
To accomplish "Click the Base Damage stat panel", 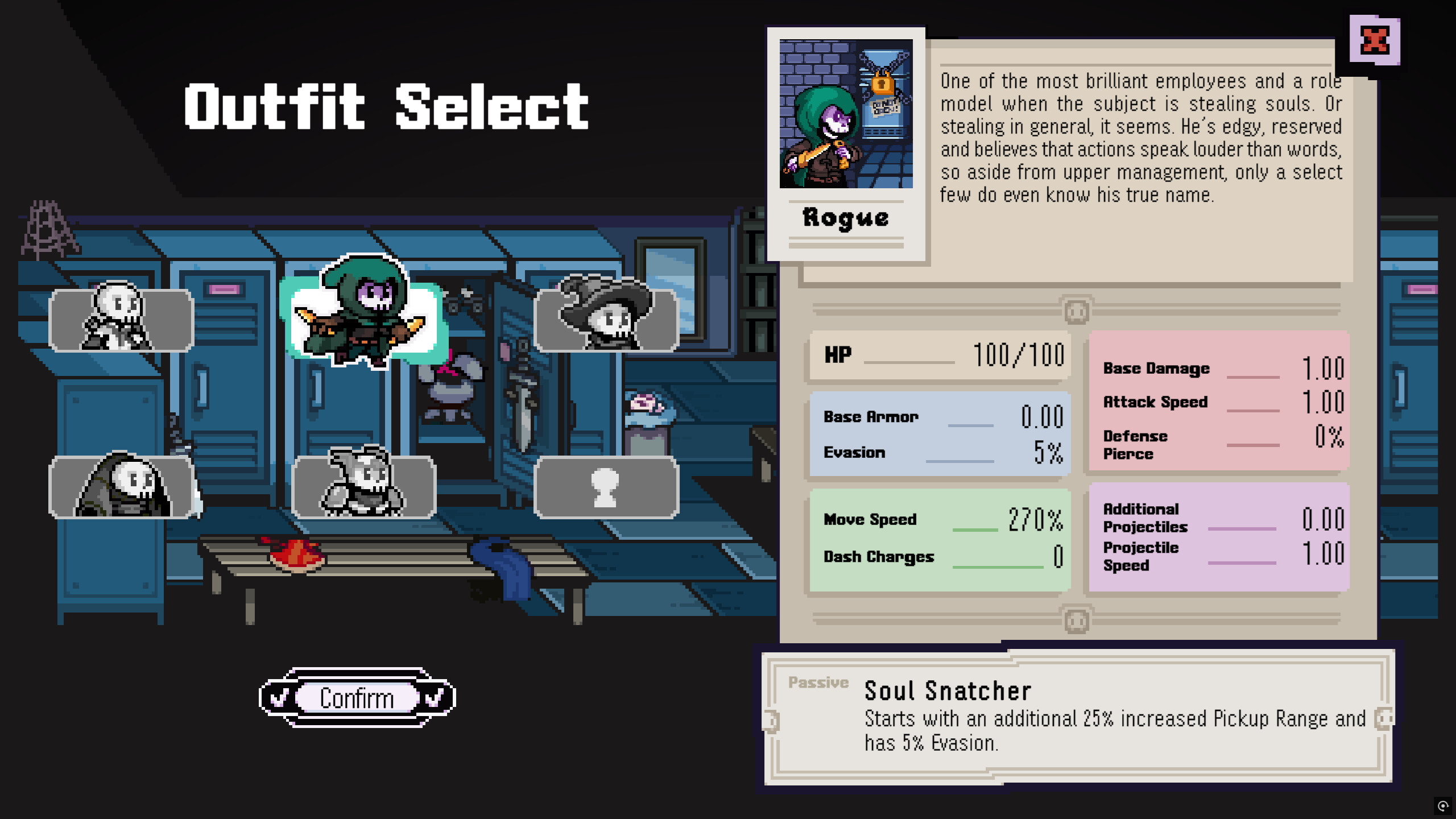I will pos(1217,368).
